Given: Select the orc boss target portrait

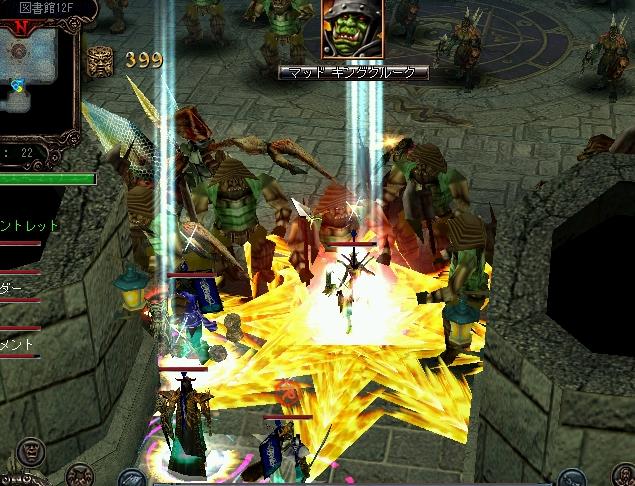Looking at the screenshot, I should pos(352,30).
